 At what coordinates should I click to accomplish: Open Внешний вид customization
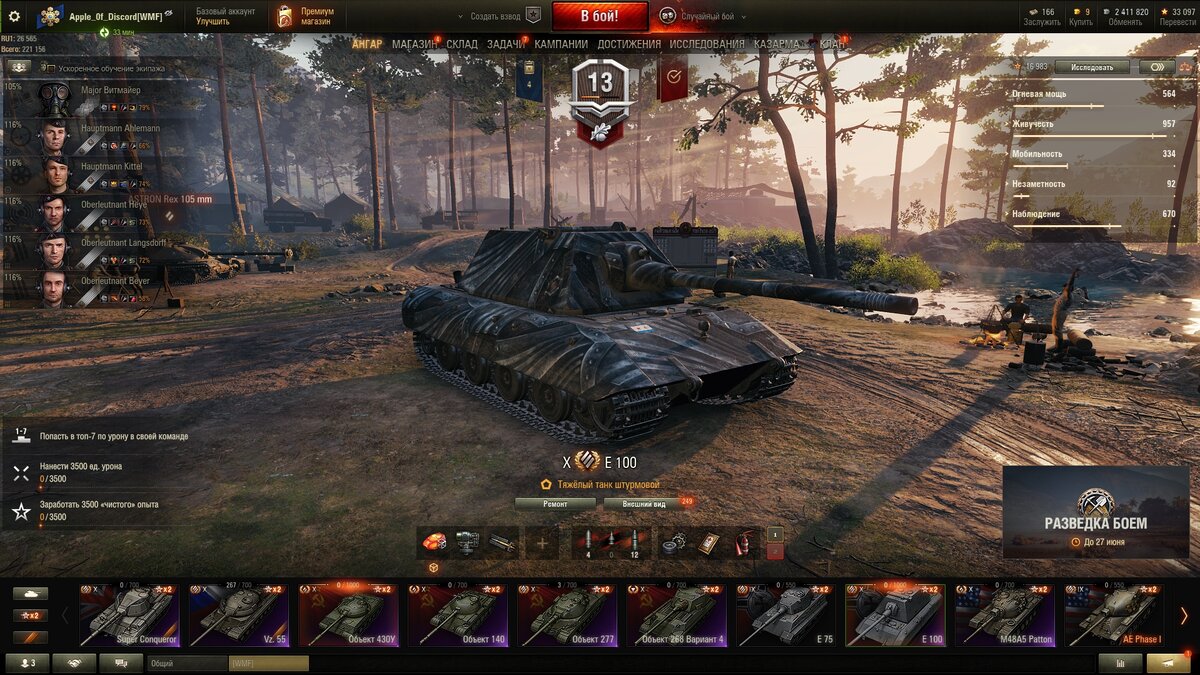pos(644,504)
